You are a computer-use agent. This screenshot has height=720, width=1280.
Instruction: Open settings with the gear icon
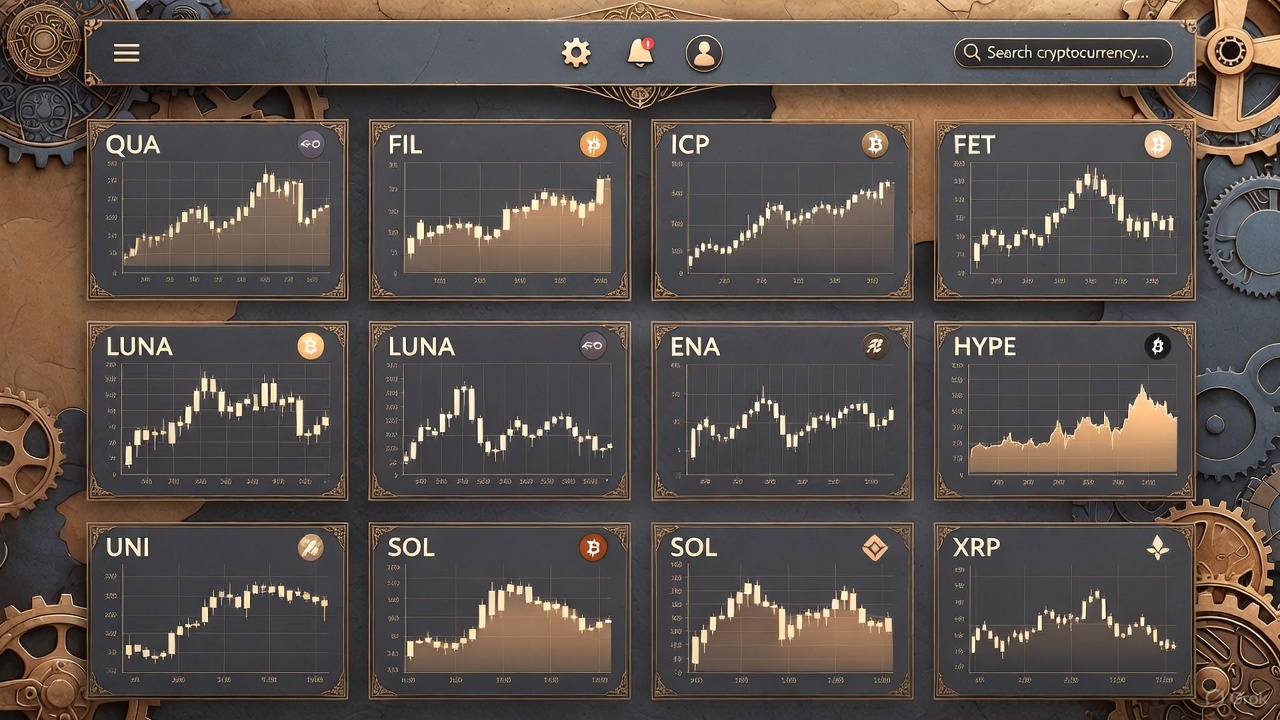coord(576,53)
